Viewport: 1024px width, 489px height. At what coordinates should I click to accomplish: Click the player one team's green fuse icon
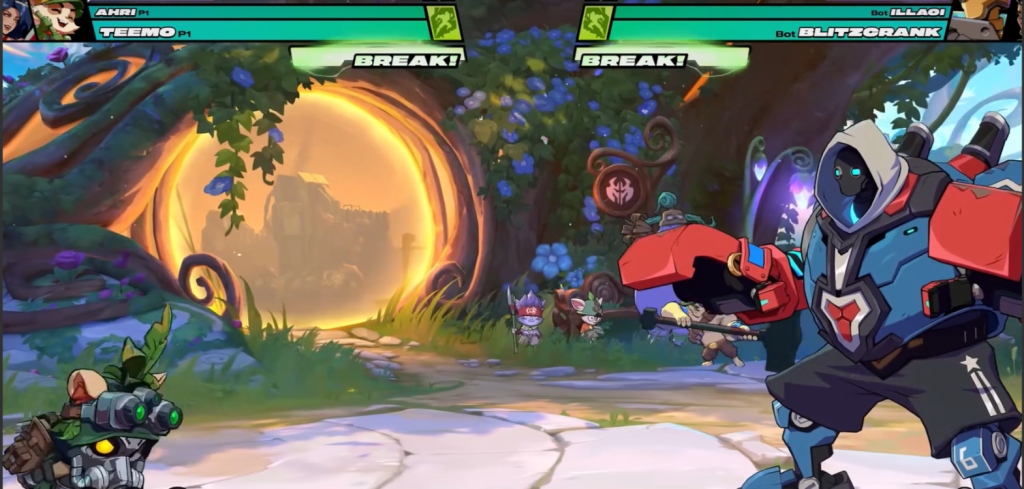tap(444, 23)
